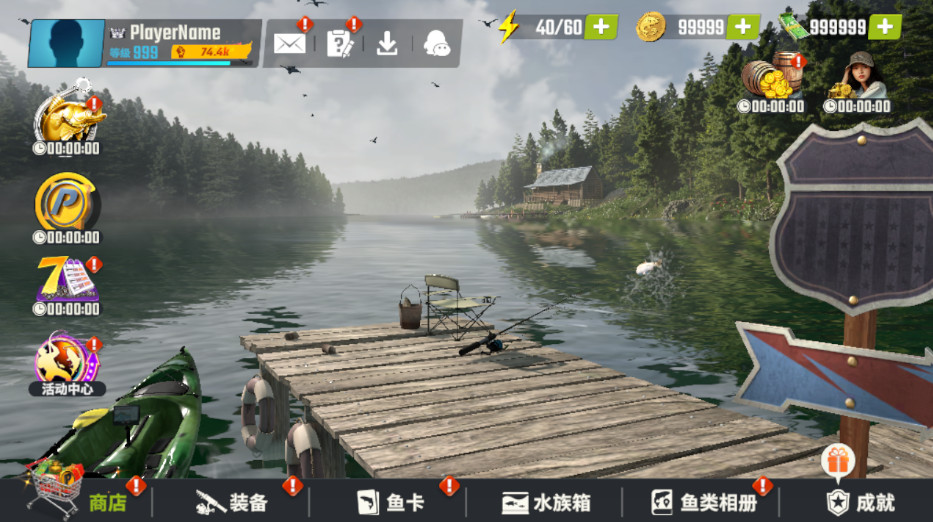
Task: Open the girl with coins timed offer
Action: click(x=857, y=80)
